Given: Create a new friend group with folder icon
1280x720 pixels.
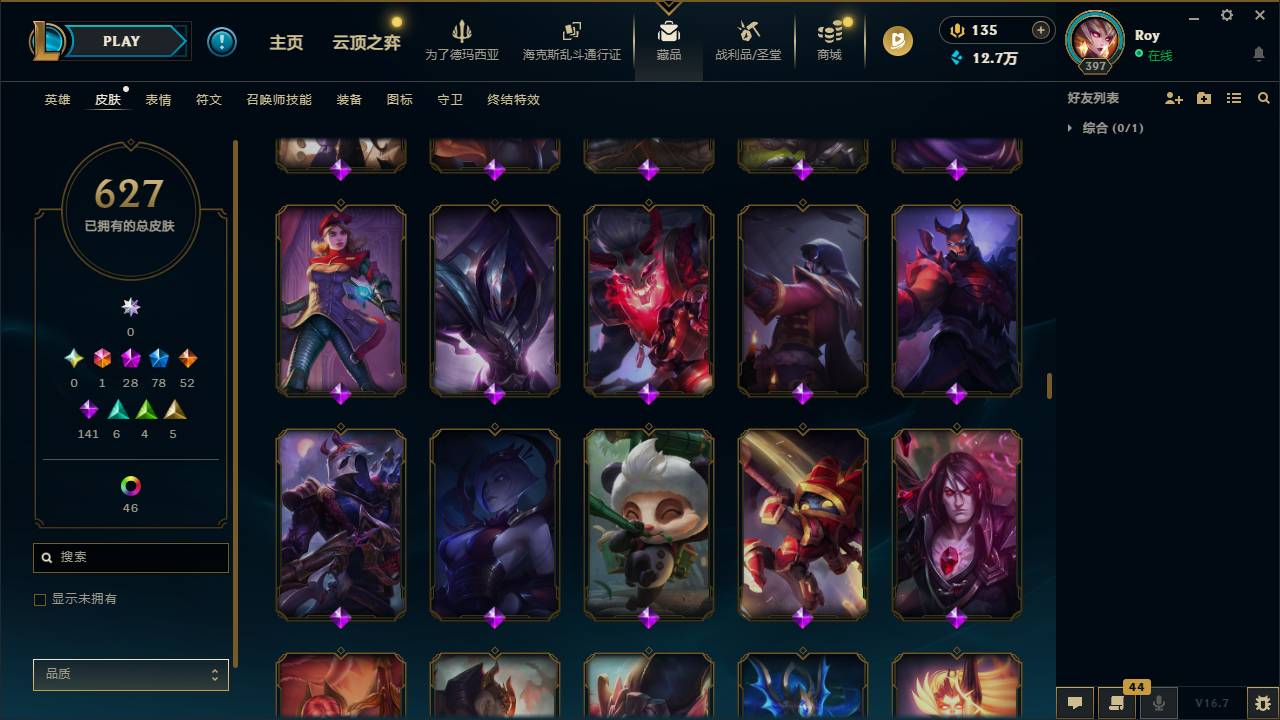Looking at the screenshot, I should pyautogui.click(x=1203, y=97).
